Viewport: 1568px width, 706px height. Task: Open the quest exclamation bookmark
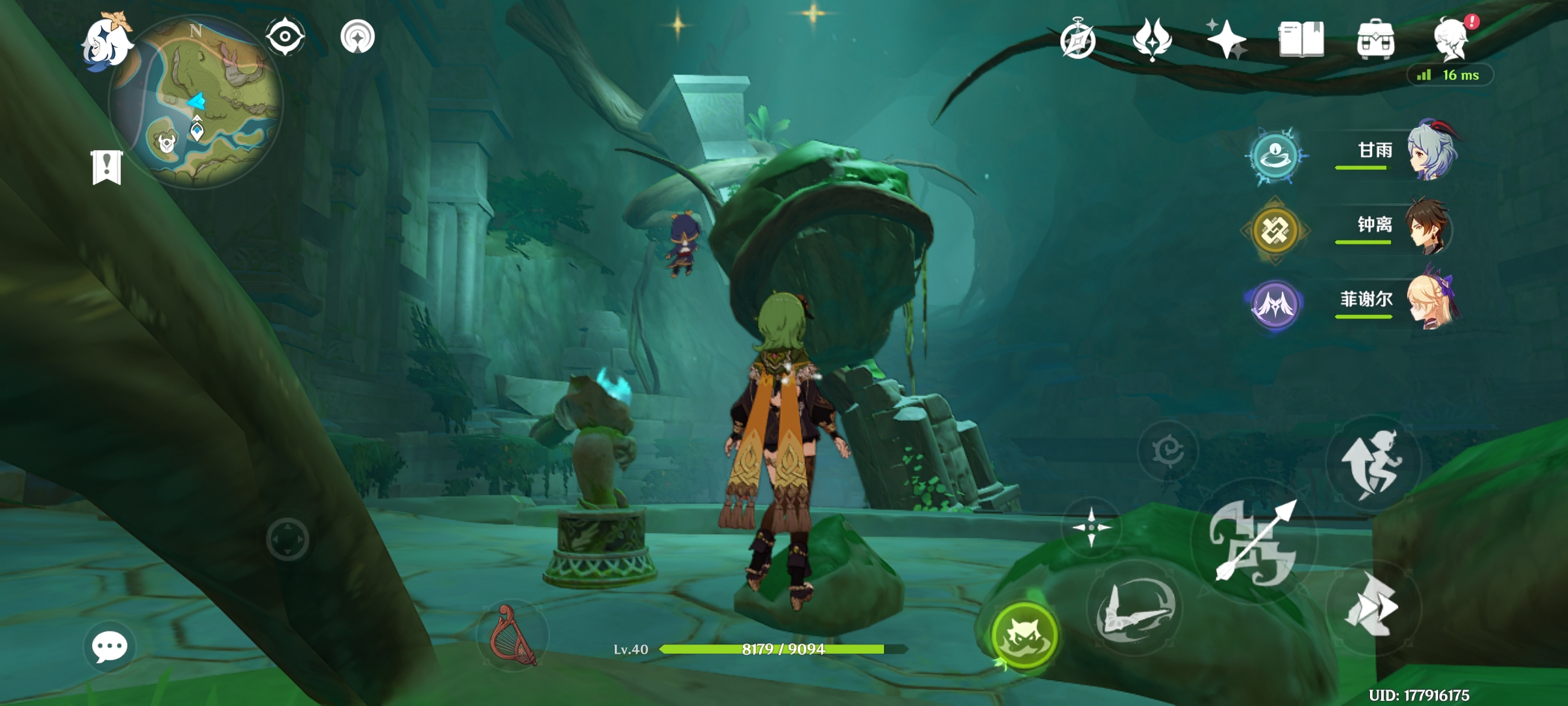pyautogui.click(x=107, y=167)
